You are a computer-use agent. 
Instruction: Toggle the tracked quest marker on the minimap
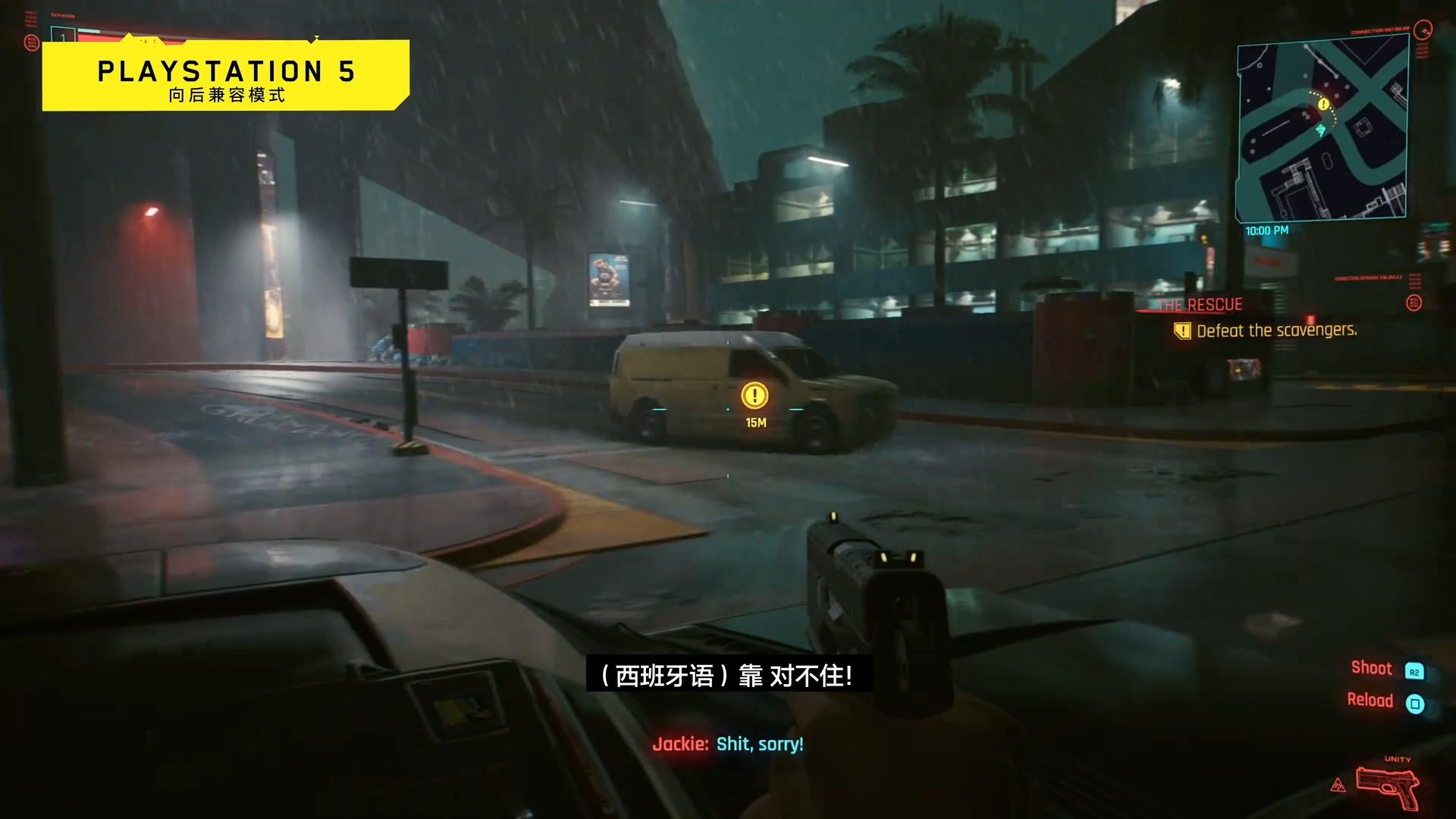[1323, 103]
